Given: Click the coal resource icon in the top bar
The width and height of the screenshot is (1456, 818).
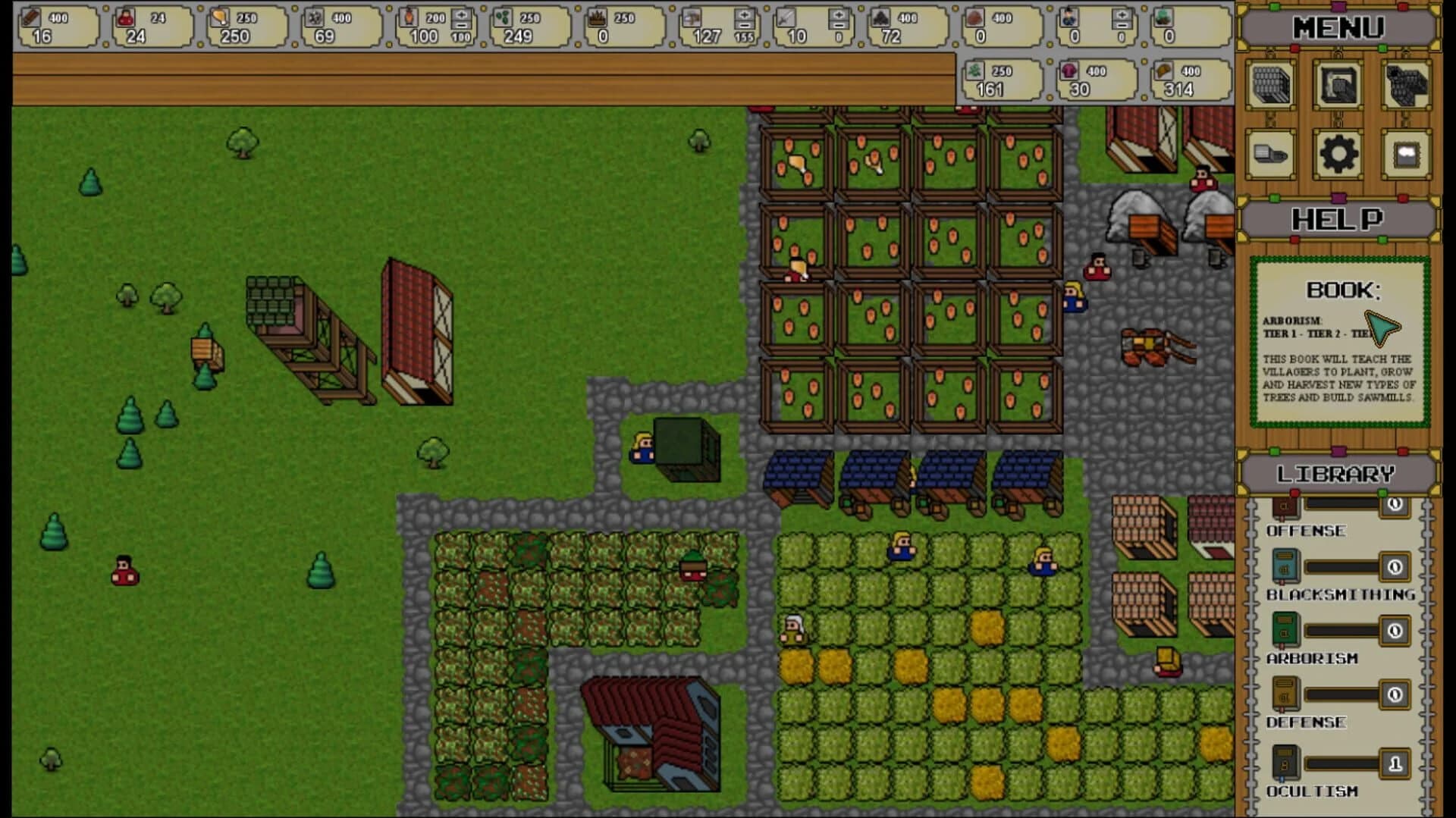Looking at the screenshot, I should (x=881, y=17).
